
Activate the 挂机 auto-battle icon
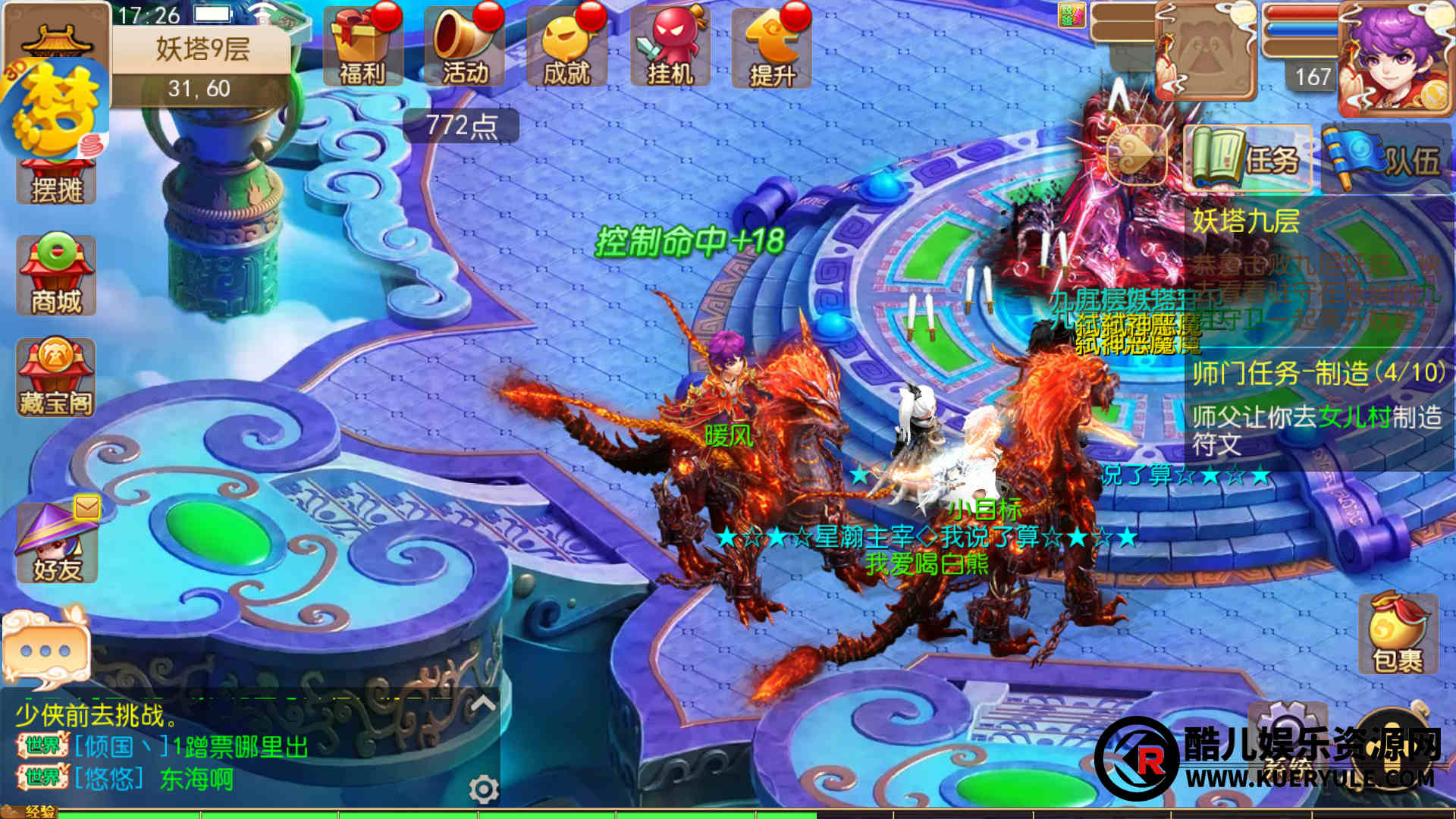(x=670, y=47)
